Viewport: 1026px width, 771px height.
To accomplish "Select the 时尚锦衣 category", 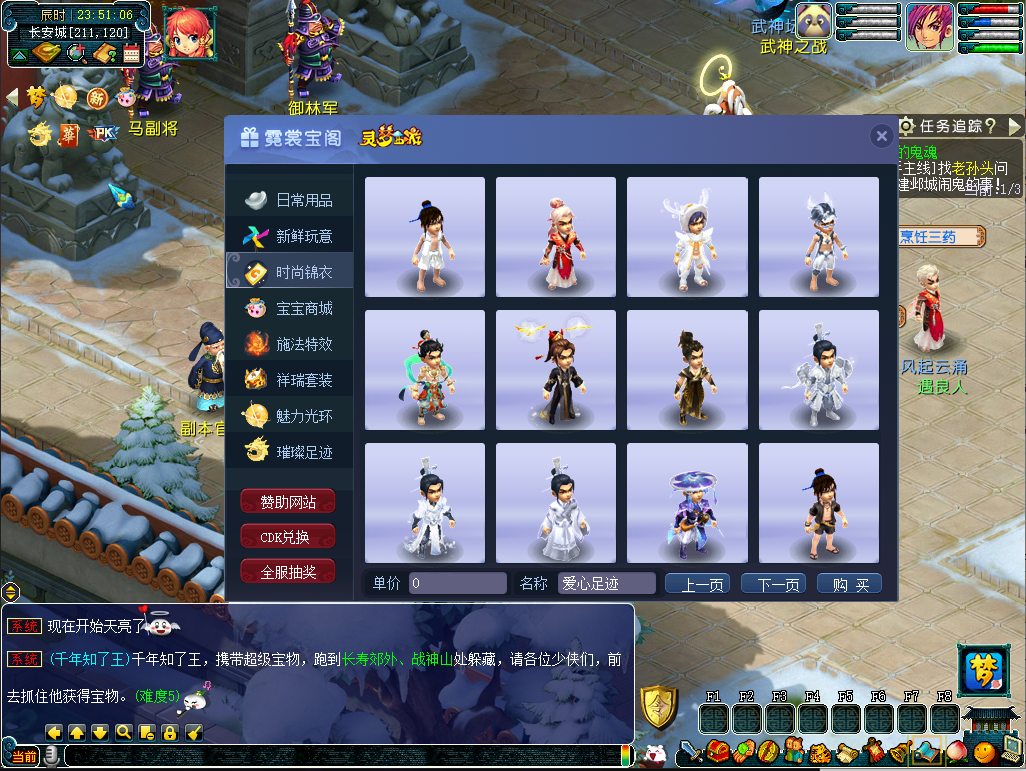I will [290, 272].
